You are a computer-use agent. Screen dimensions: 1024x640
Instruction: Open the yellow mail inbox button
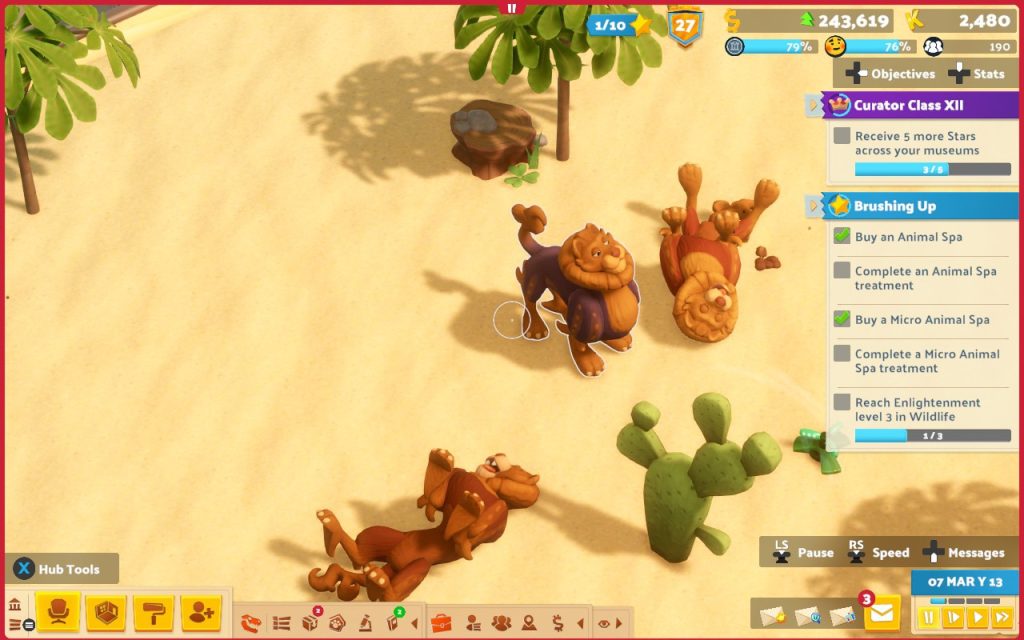coord(881,614)
